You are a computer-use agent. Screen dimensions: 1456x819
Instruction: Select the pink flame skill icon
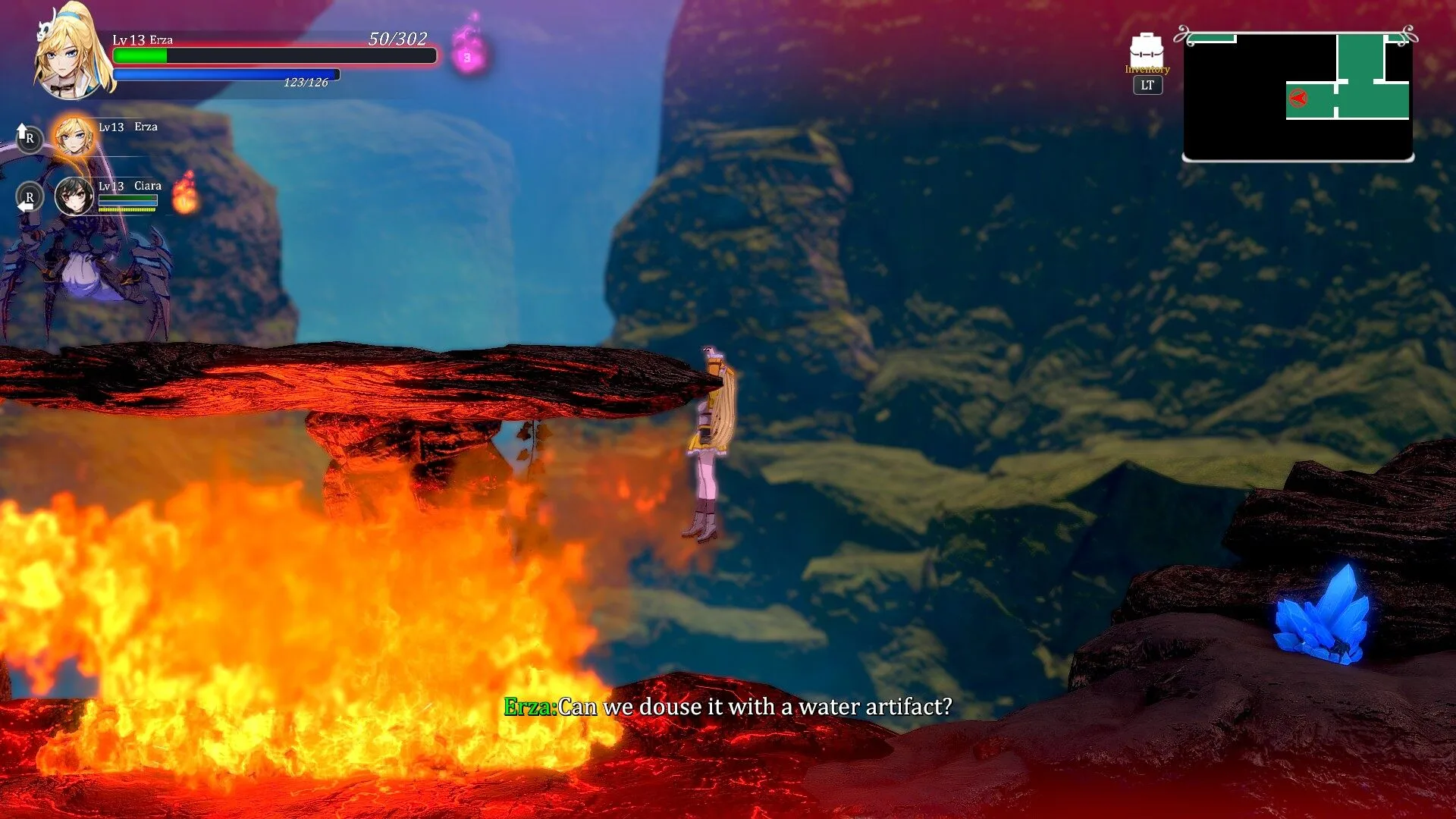469,49
